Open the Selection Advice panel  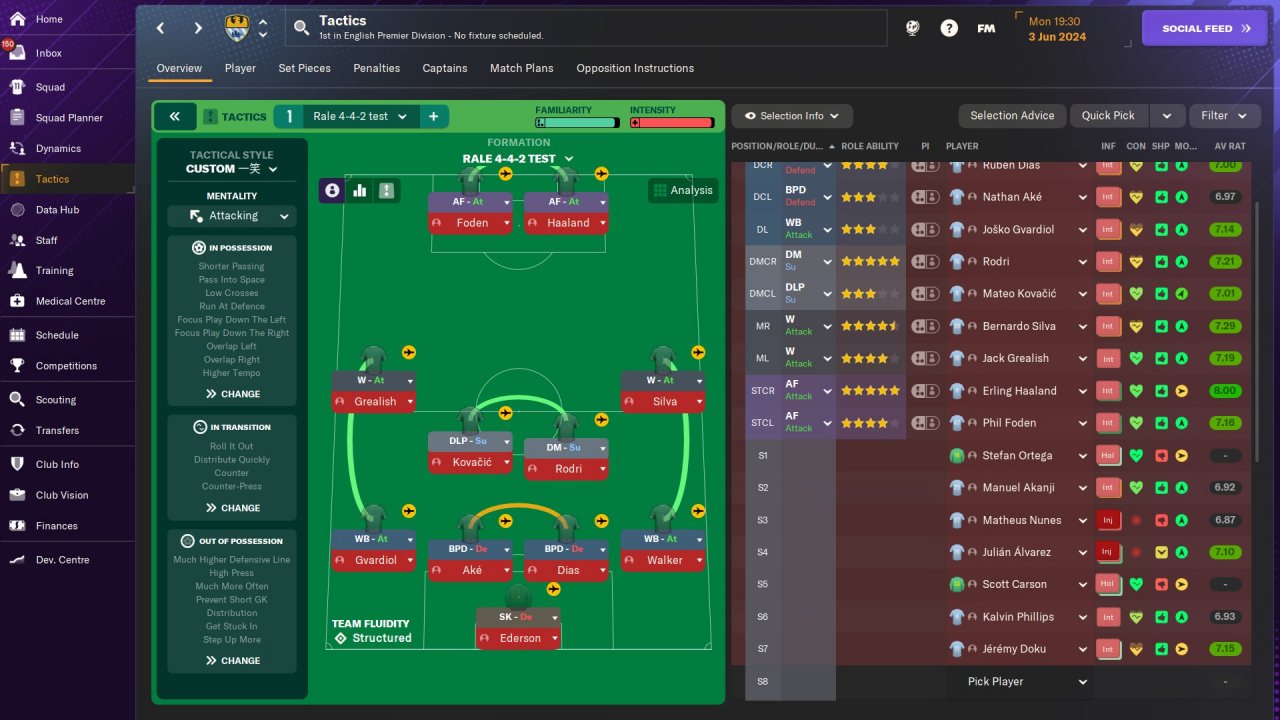coord(1012,116)
